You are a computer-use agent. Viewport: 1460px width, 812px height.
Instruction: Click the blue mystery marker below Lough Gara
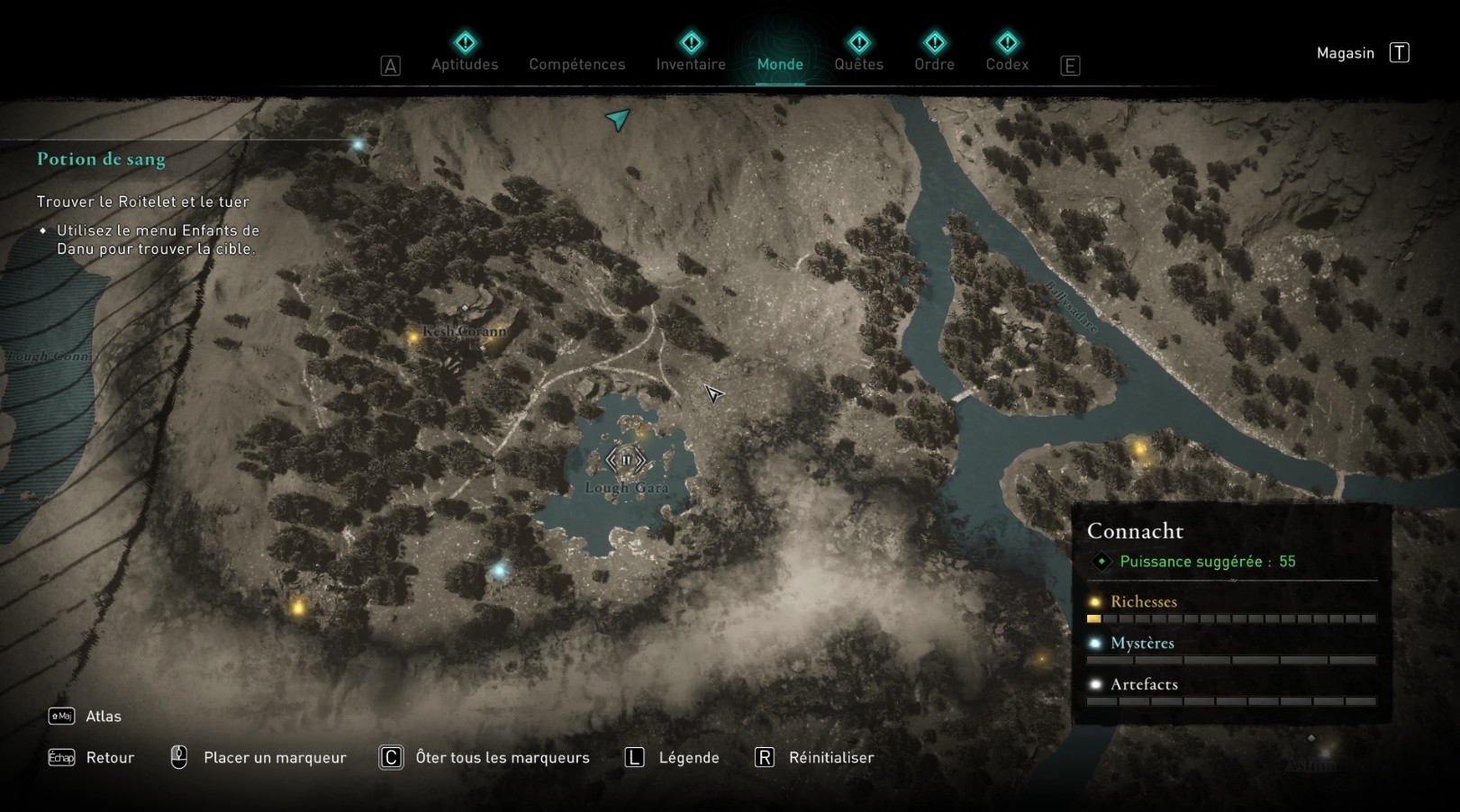point(501,568)
